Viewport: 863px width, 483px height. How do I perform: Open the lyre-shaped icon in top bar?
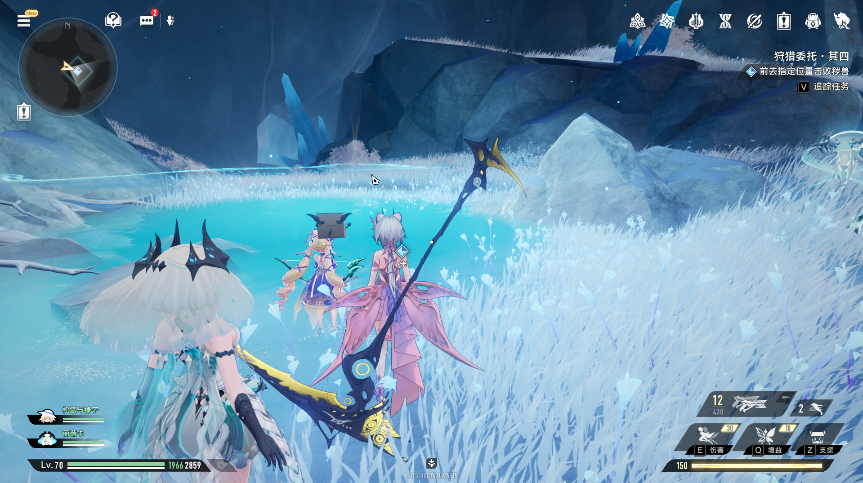point(696,21)
